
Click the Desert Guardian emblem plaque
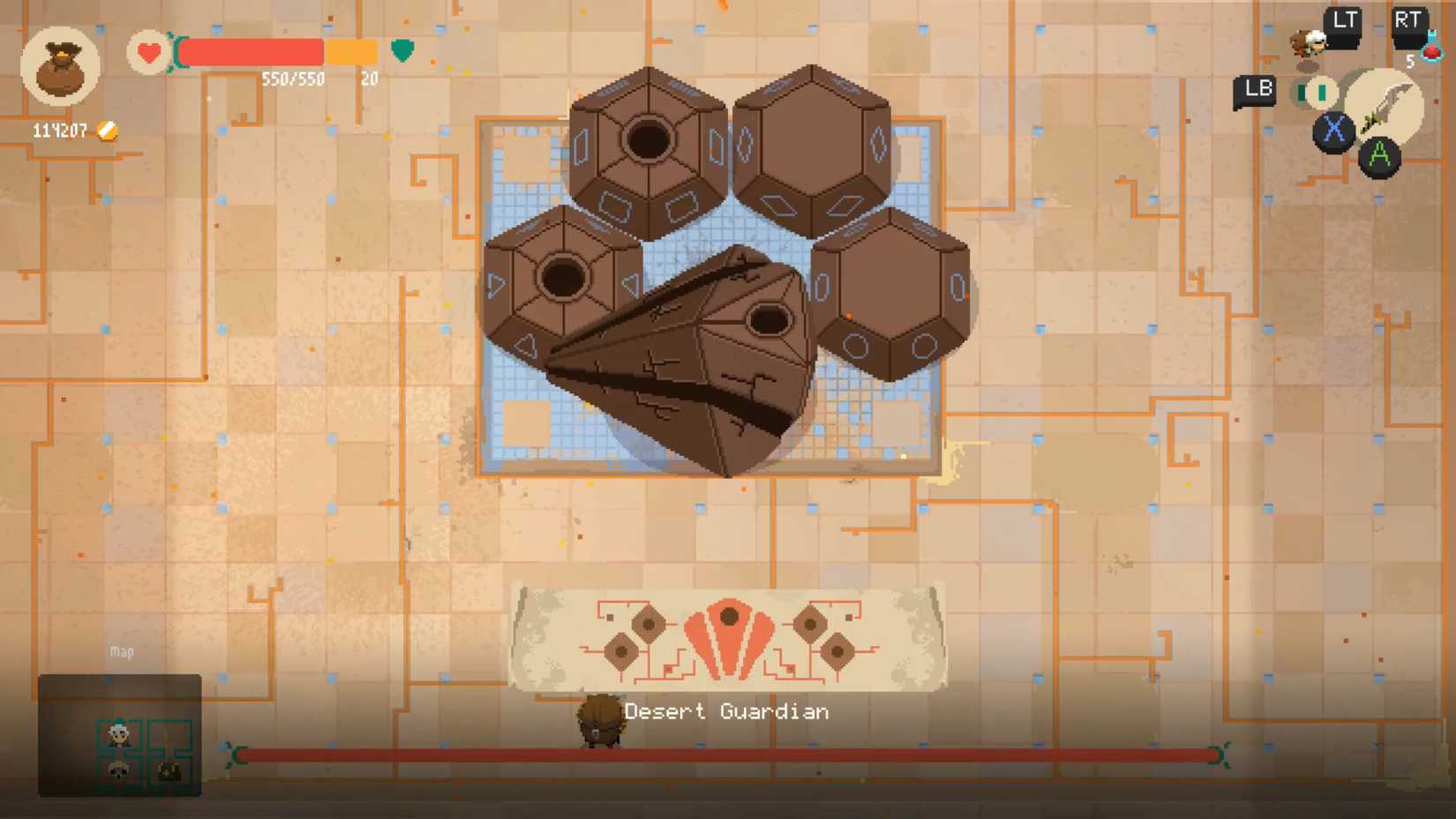point(727,637)
